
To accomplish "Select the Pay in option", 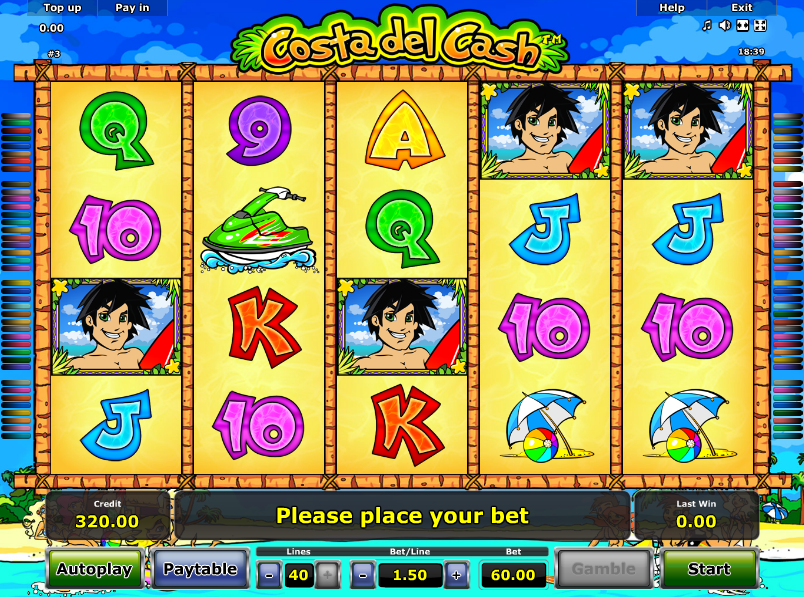I will (x=132, y=7).
